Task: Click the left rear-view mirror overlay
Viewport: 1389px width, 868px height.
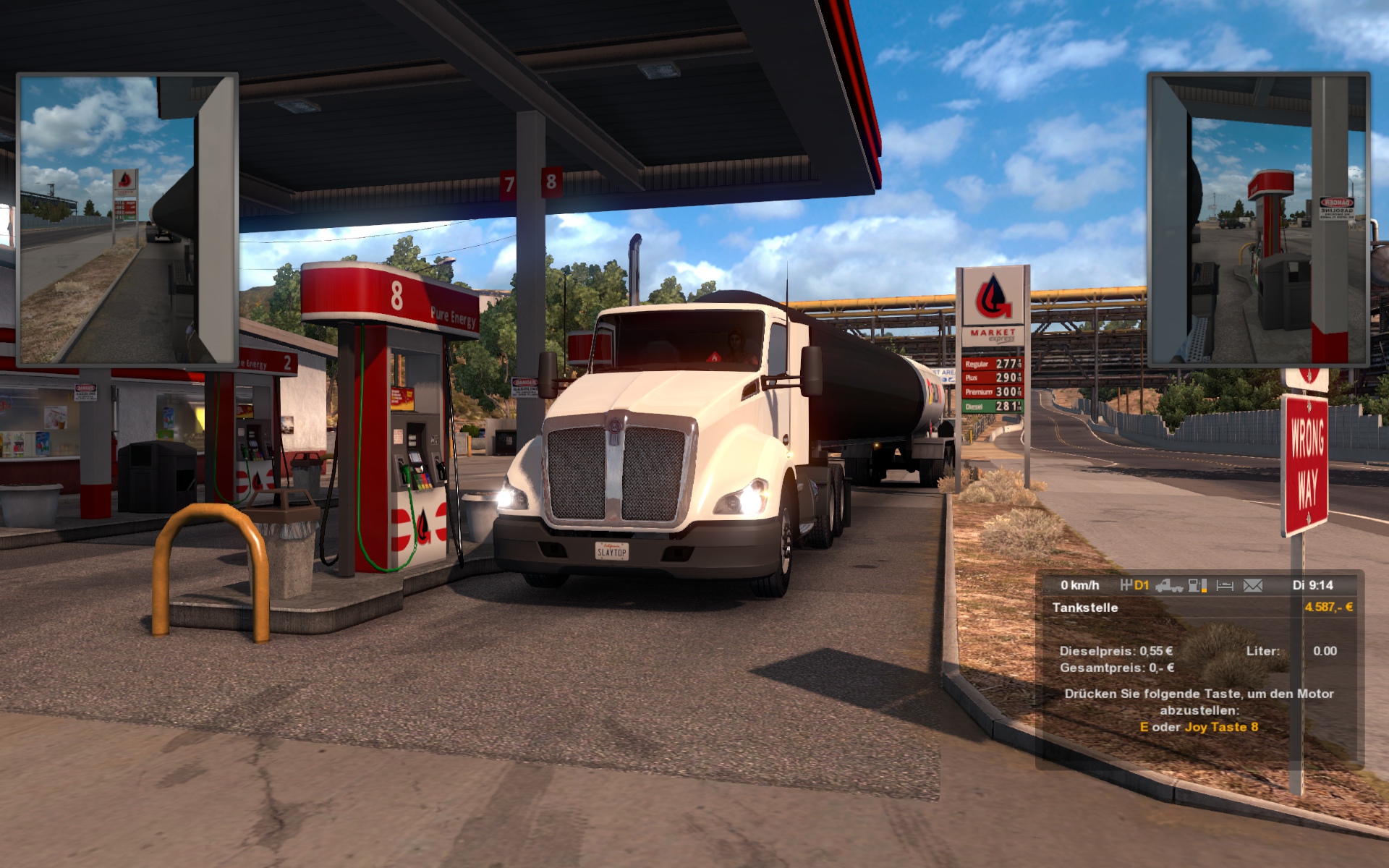Action: 127,219
